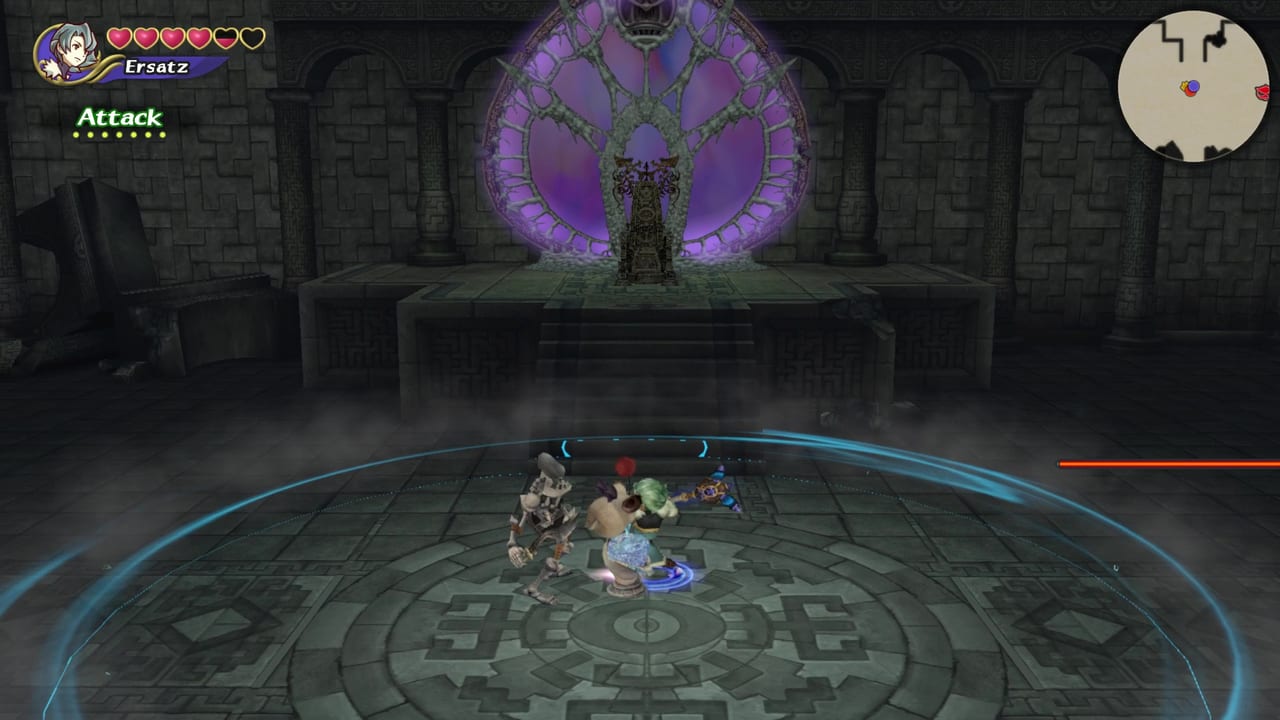
Task: Click the throne atop the stairs
Action: 644,220
